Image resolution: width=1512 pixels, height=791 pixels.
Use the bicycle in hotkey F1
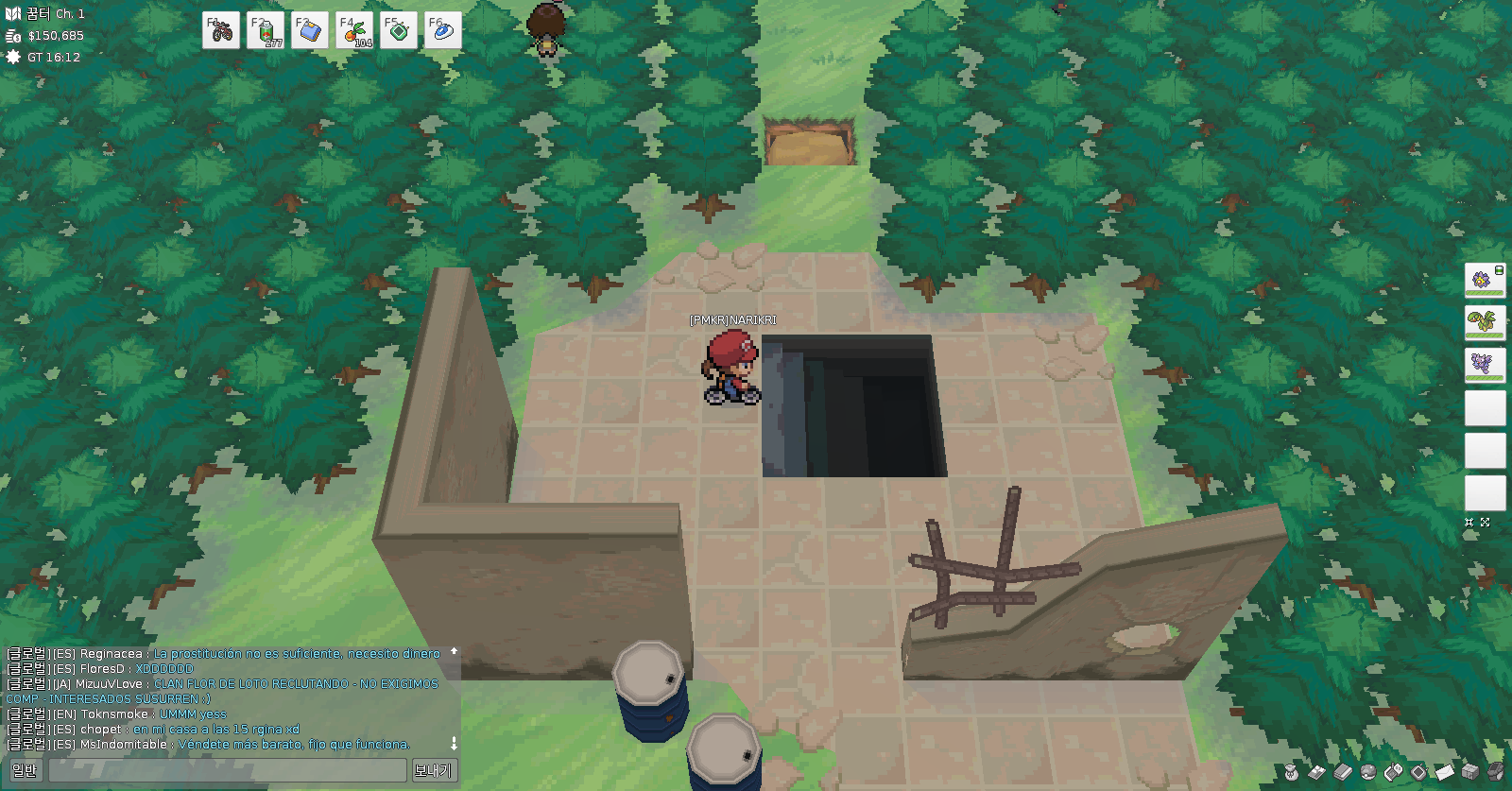pyautogui.click(x=221, y=30)
